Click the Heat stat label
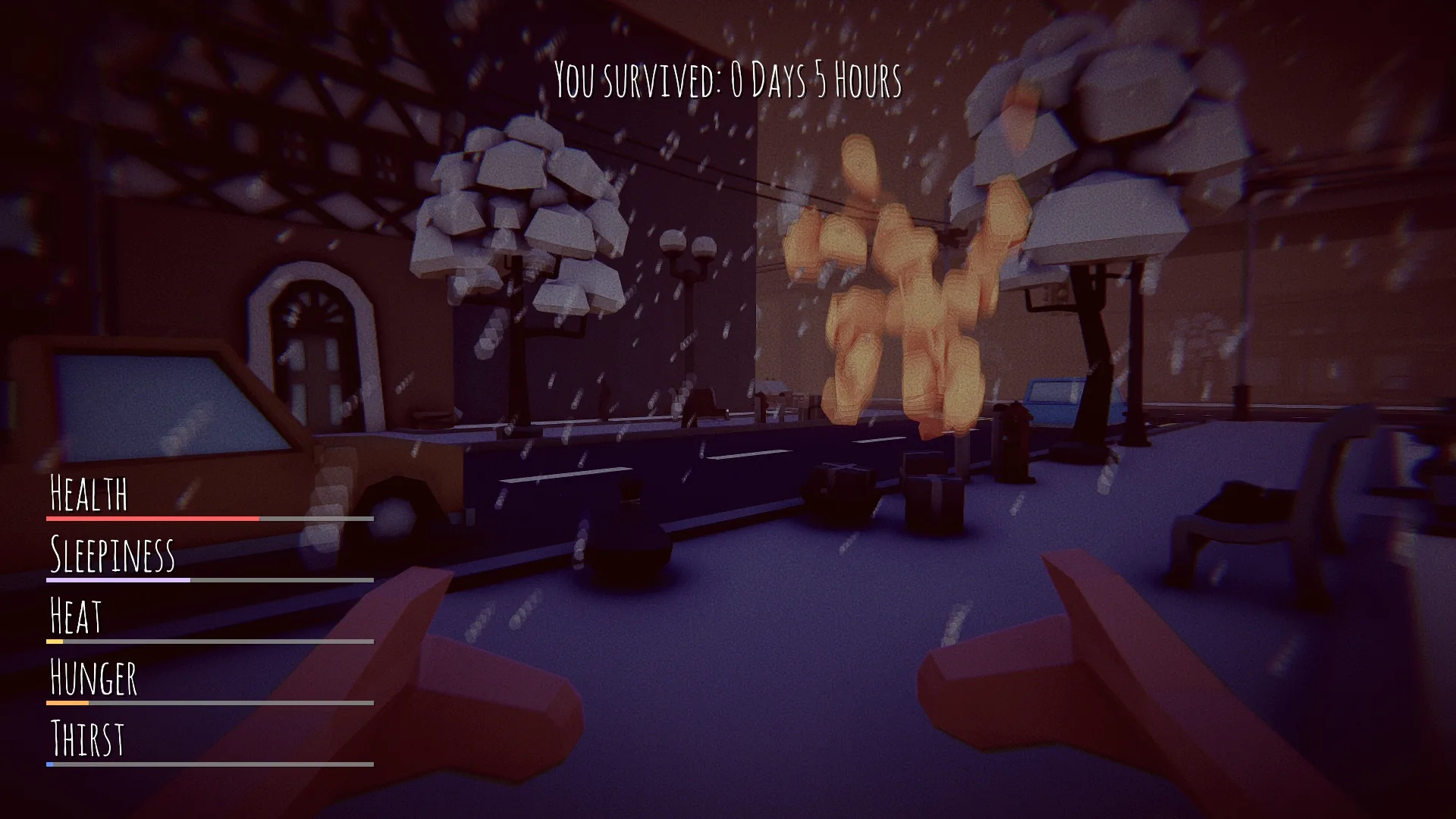This screenshot has height=819, width=1456. [76, 616]
